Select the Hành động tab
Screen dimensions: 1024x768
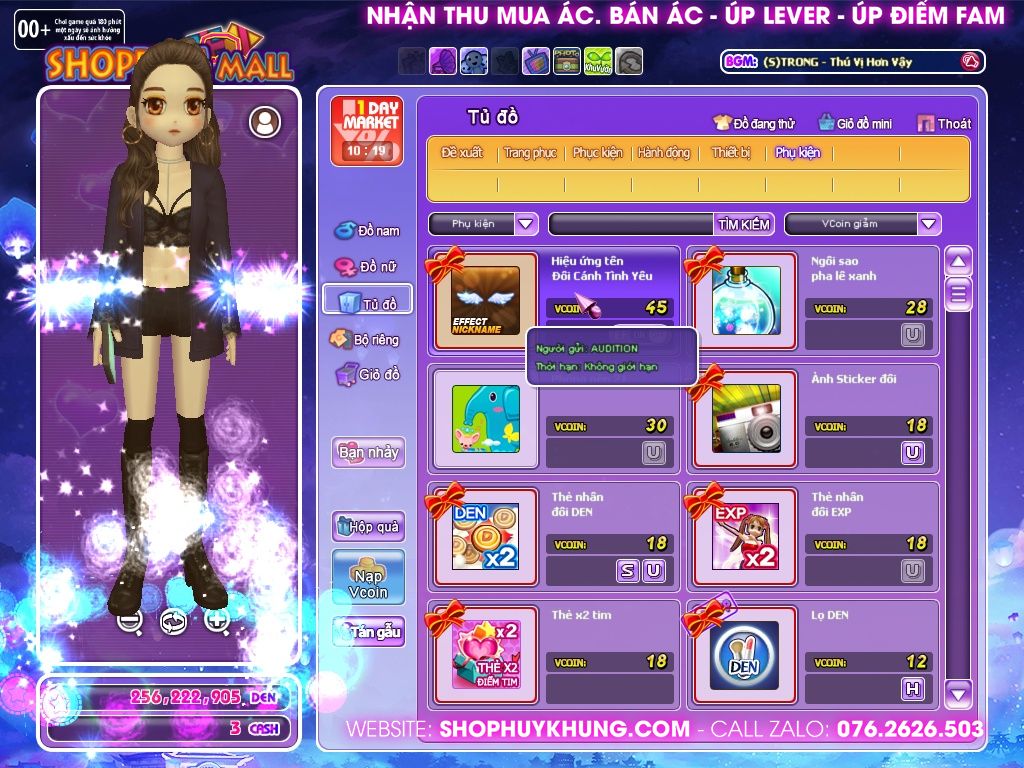(664, 153)
